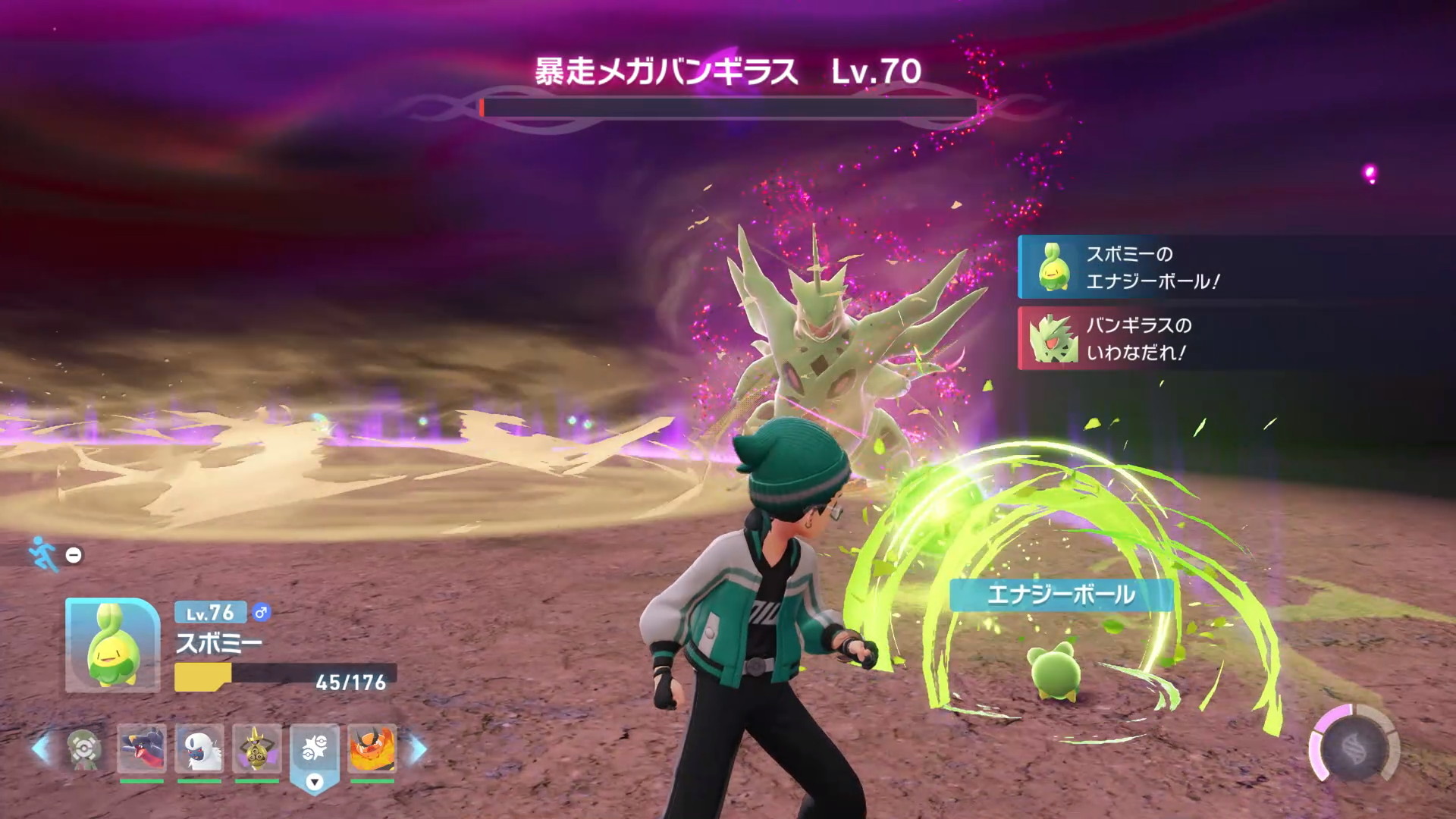Screen dimensions: 1456x819
Task: Select the dark blue and red dragon party slot
Action: coord(142,748)
